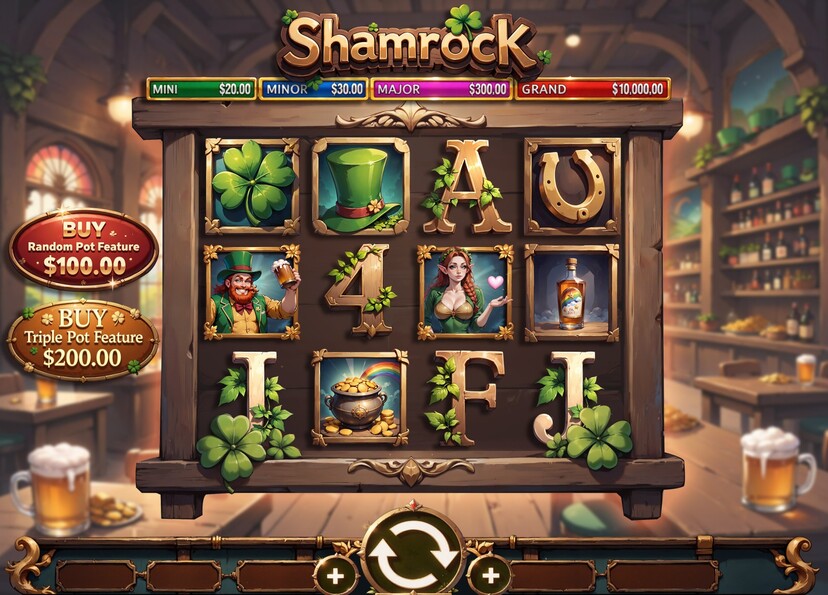
Task: Click the plus button right of spin
Action: click(489, 576)
